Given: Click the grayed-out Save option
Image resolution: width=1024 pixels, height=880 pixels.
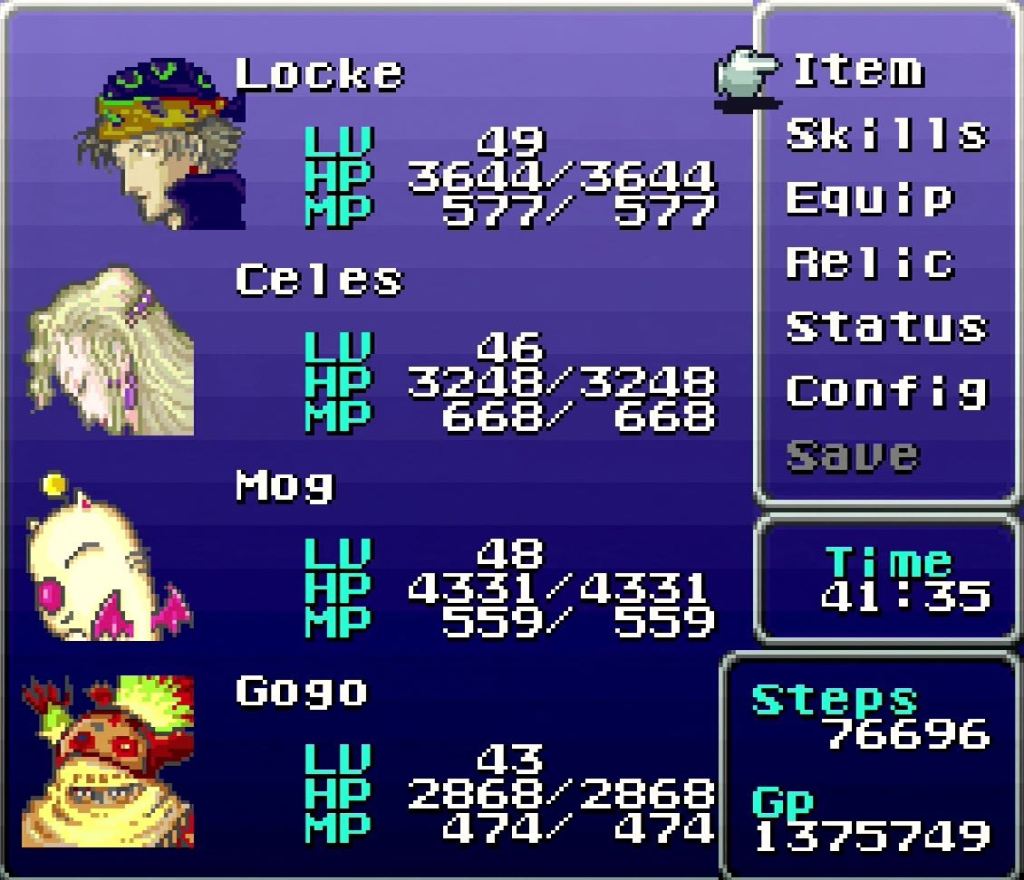Looking at the screenshot, I should (x=852, y=456).
